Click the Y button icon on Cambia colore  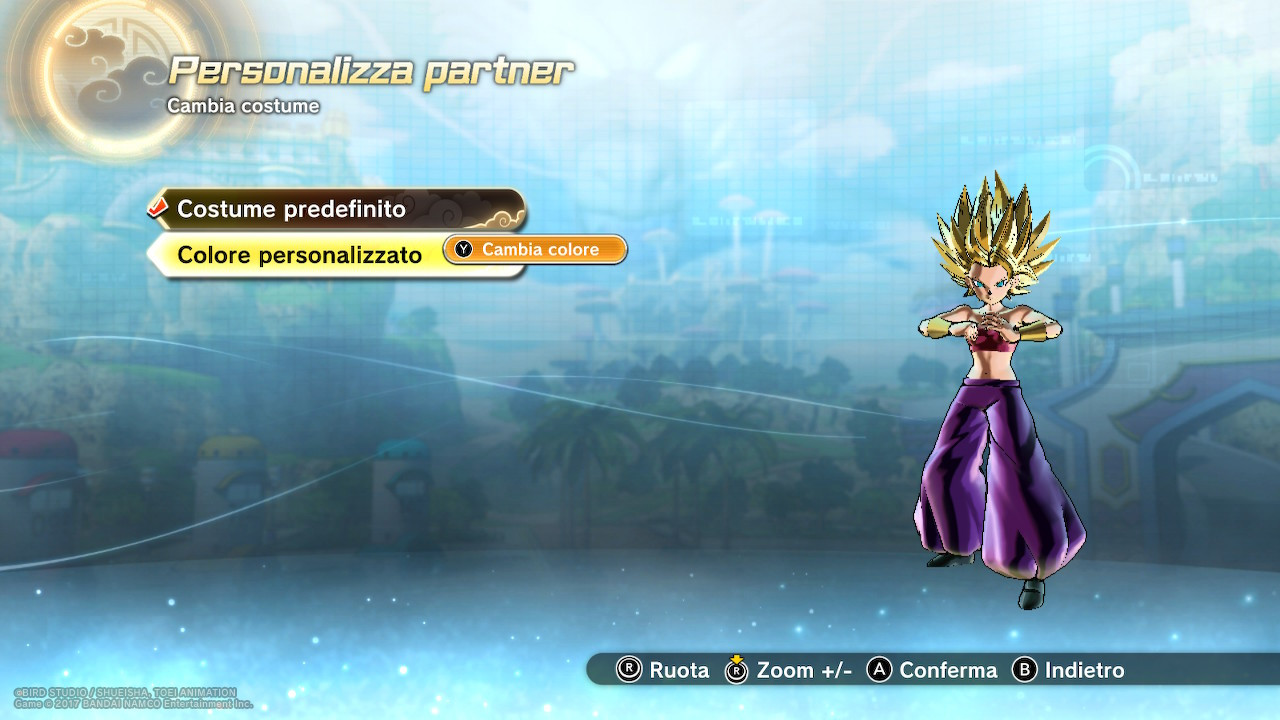pyautogui.click(x=461, y=249)
